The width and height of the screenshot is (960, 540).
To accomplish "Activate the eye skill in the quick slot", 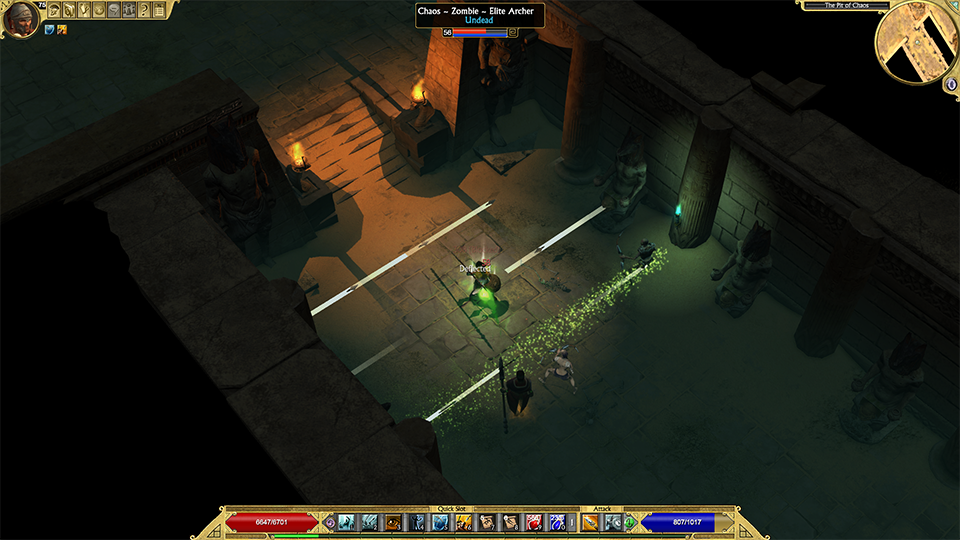I will [x=393, y=522].
